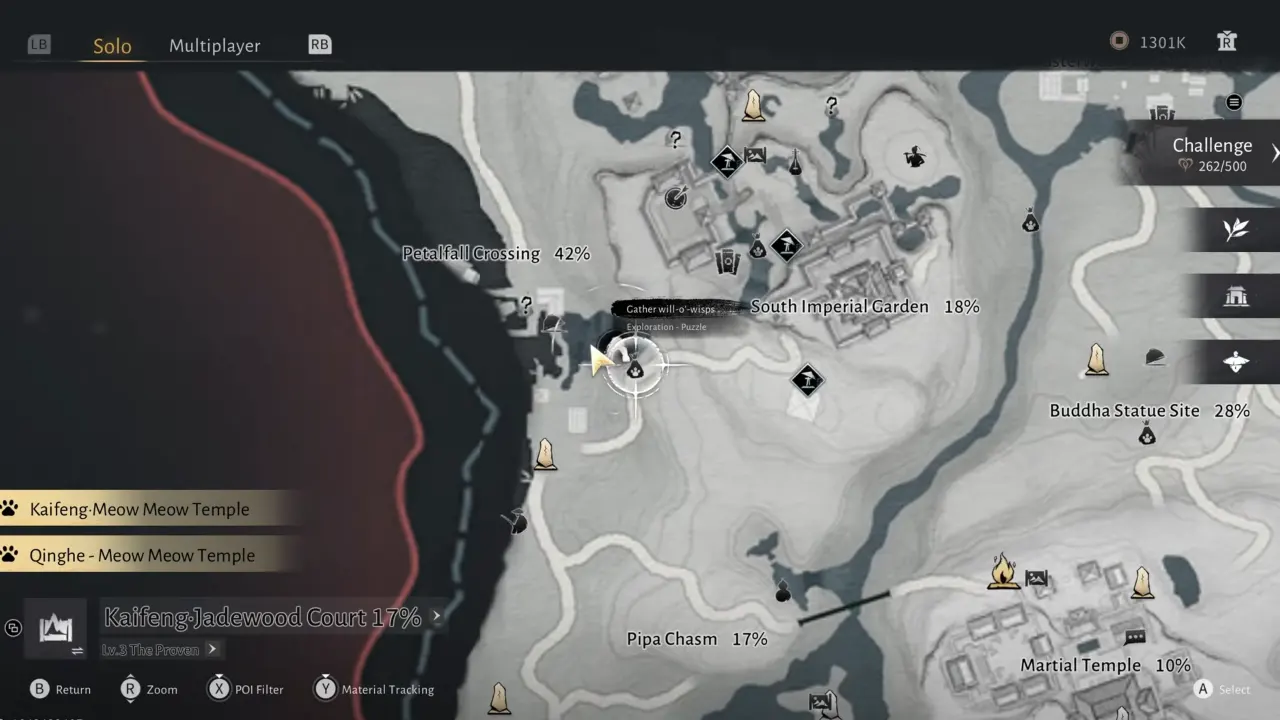Open the Challenge progress panel
Screen dimensions: 1280x720
click(x=1211, y=154)
